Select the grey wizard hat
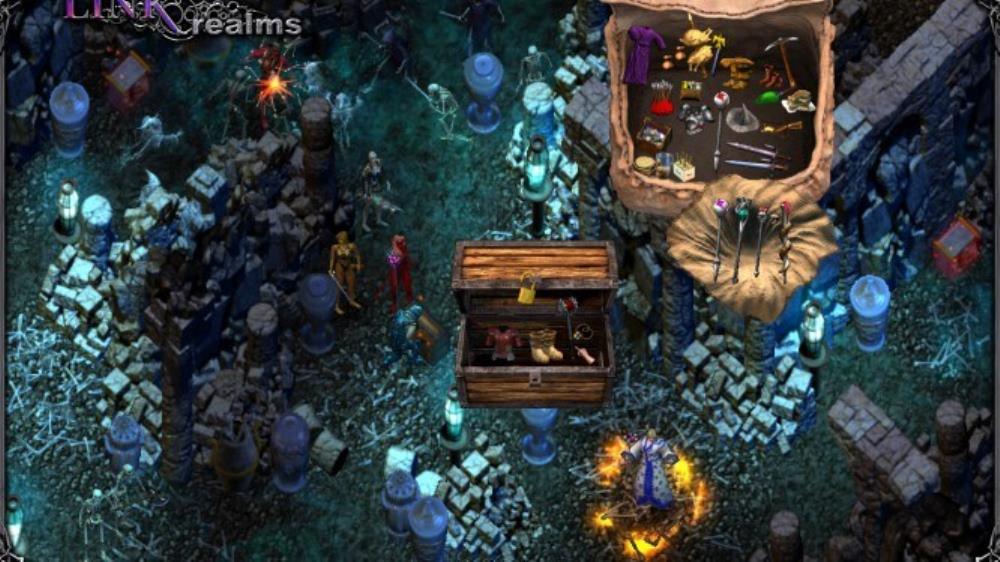This screenshot has height=562, width=1000. pyautogui.click(x=743, y=120)
